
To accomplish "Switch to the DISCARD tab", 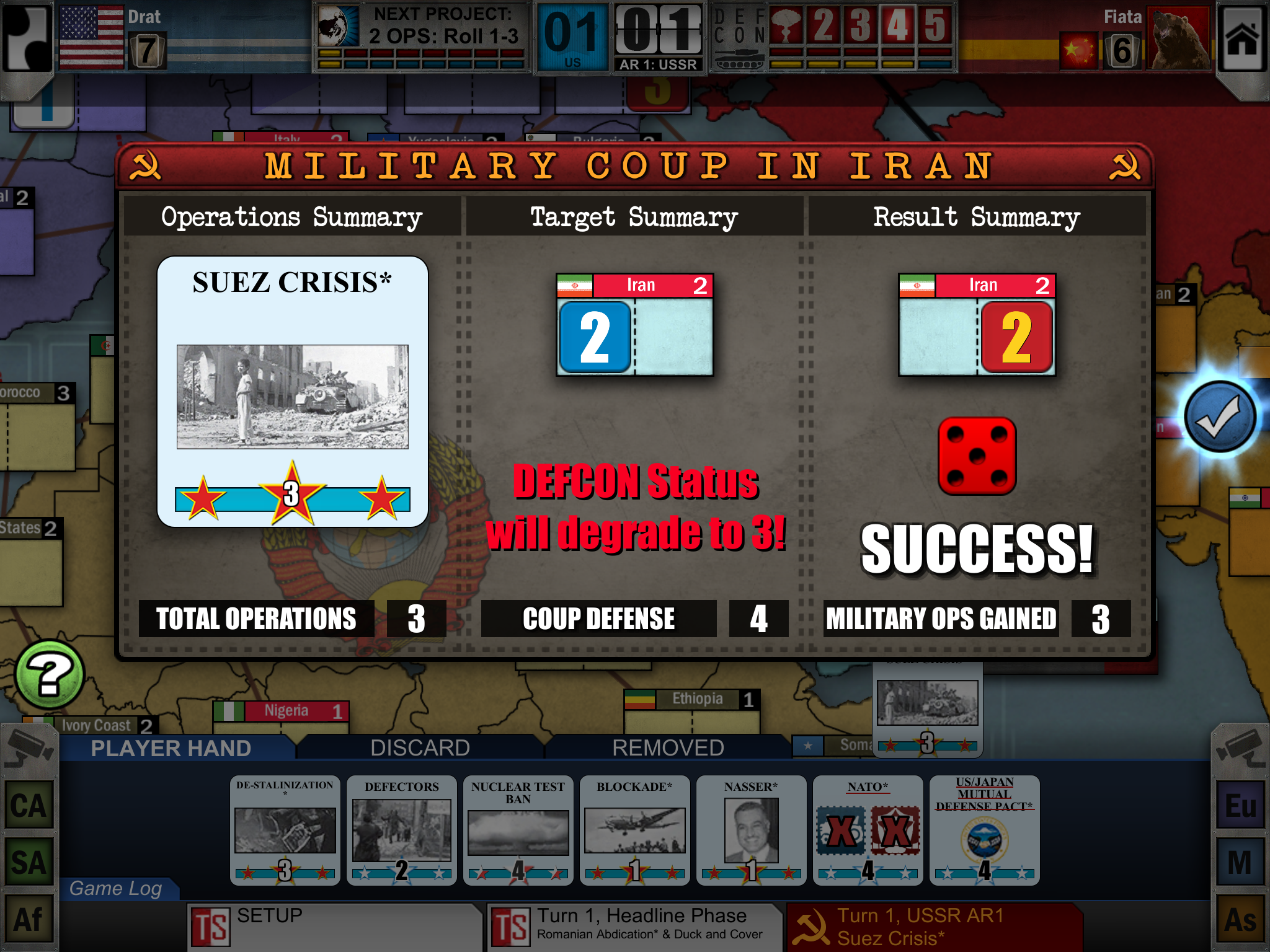I will [x=419, y=747].
